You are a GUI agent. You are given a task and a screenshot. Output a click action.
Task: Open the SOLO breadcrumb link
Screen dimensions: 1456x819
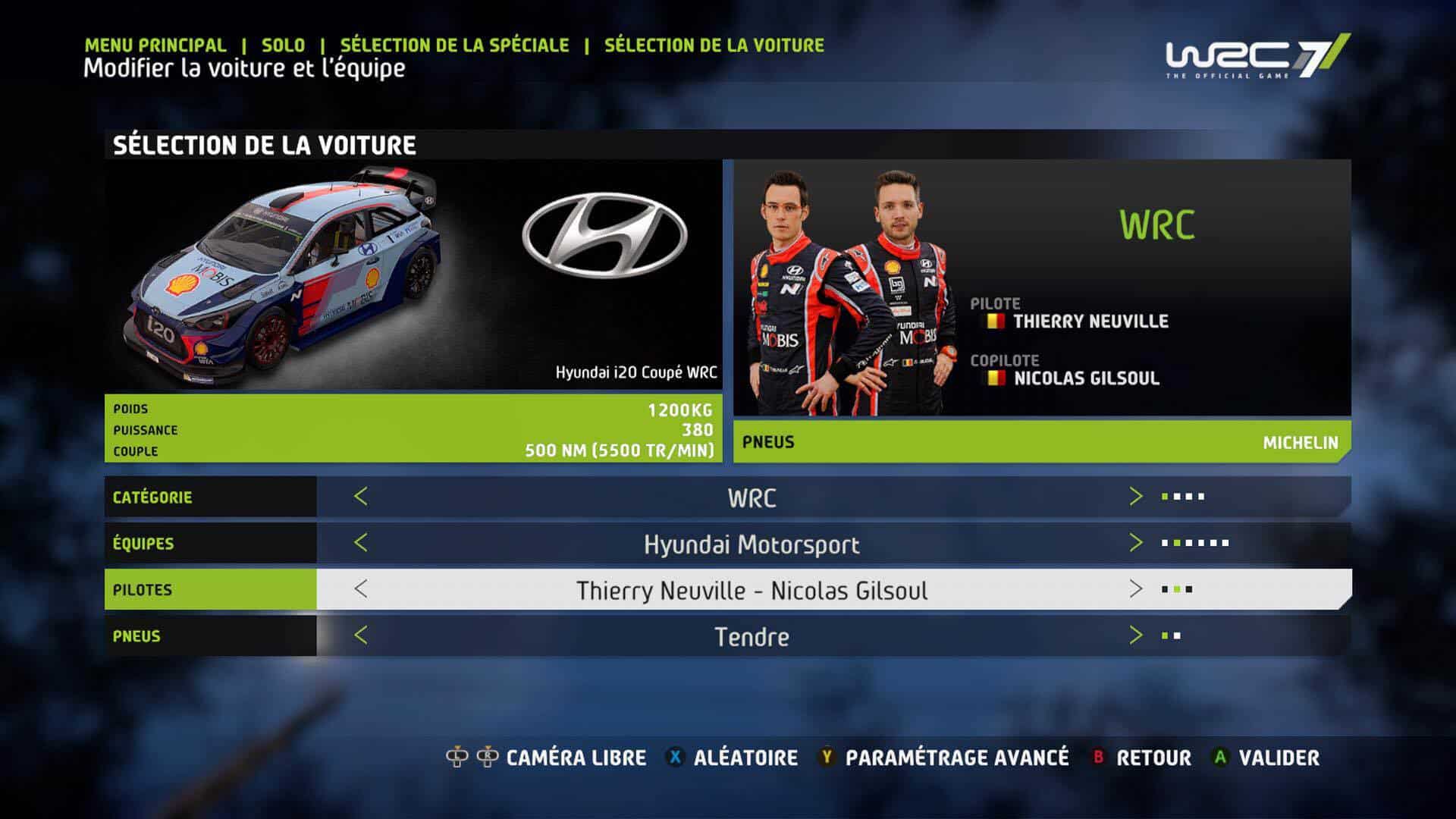point(283,45)
